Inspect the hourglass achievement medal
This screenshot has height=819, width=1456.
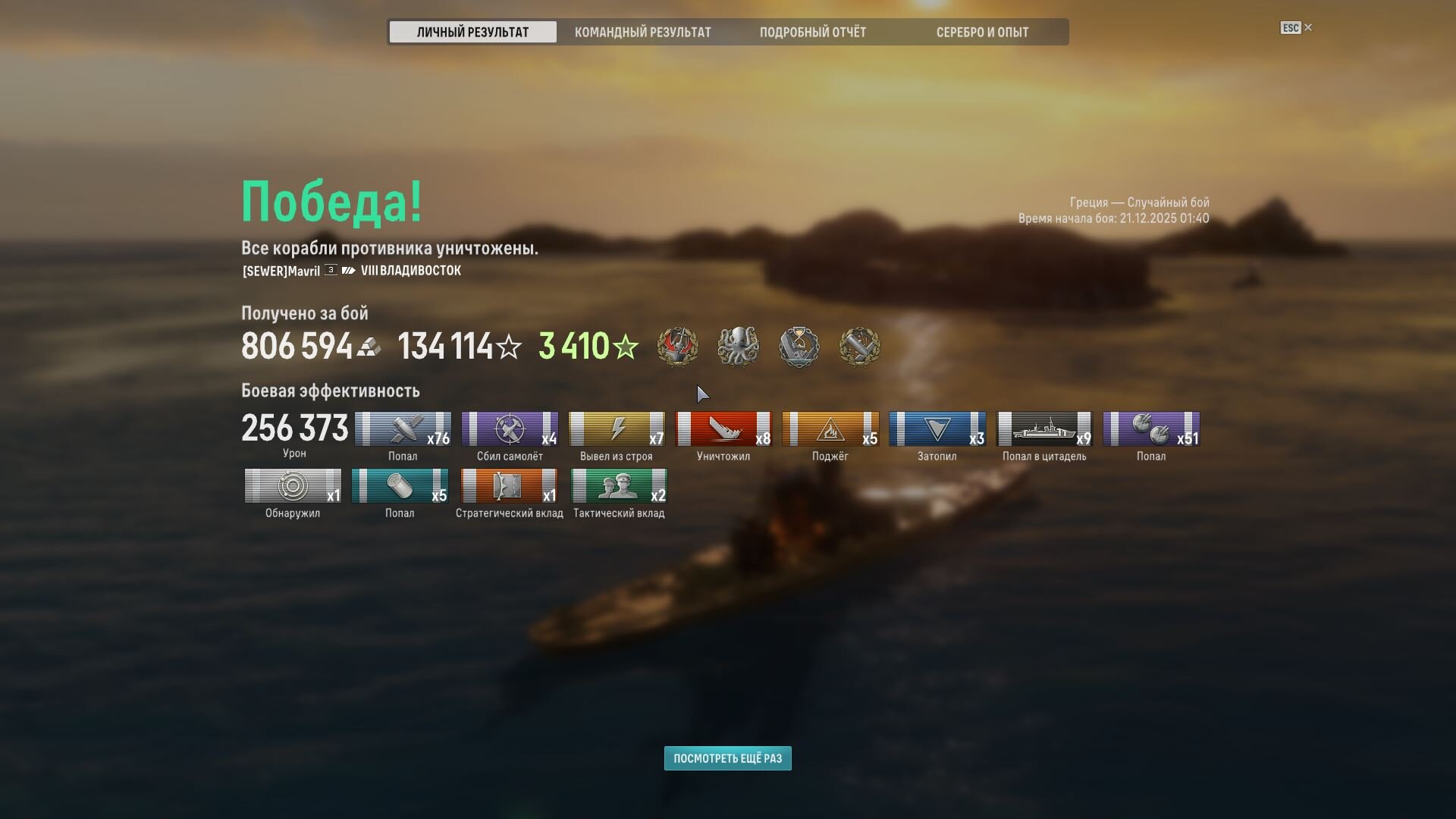(799, 347)
